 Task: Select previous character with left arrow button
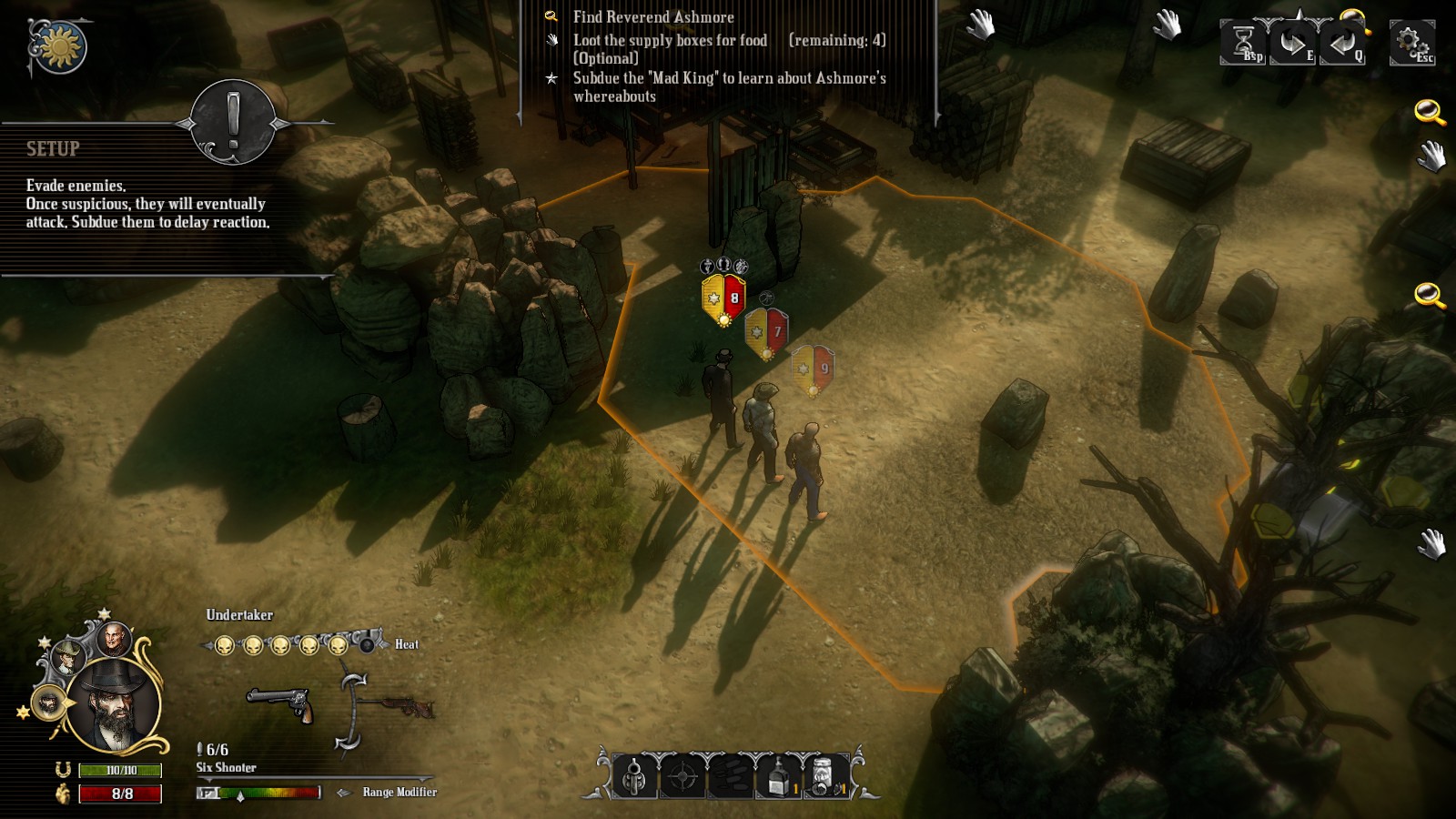click(1341, 43)
